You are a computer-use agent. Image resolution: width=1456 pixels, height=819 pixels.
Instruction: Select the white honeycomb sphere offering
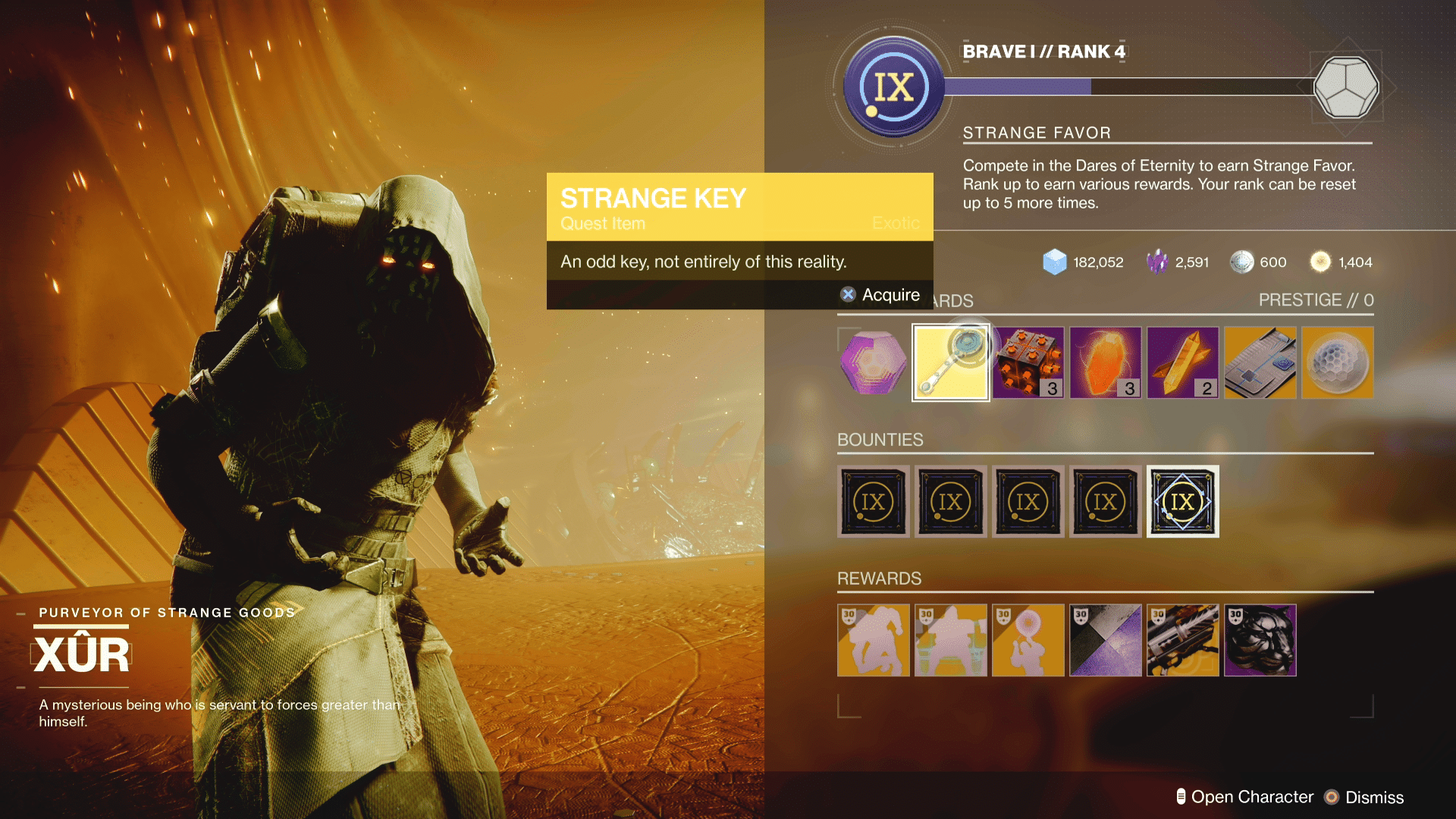(1337, 362)
